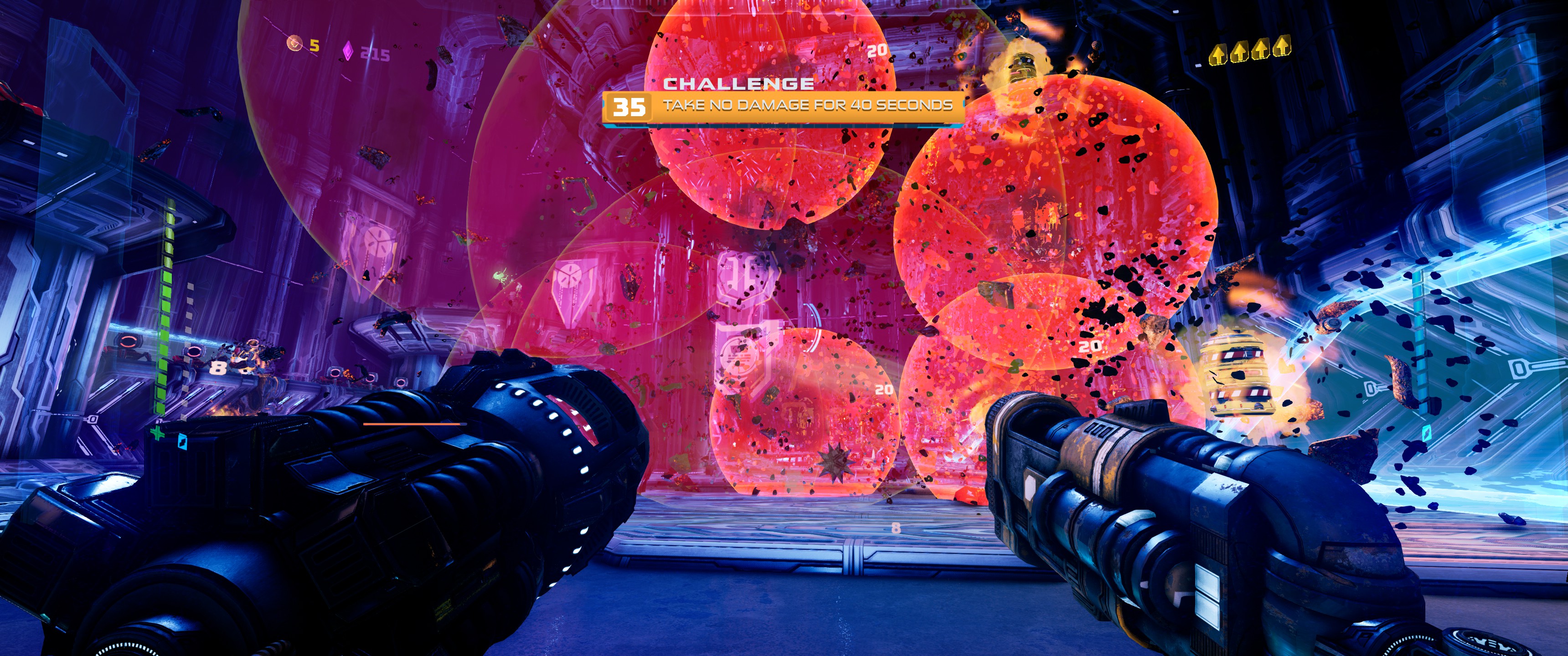Click the gold coin currency icon
This screenshot has height=656, width=1568.
click(x=295, y=43)
